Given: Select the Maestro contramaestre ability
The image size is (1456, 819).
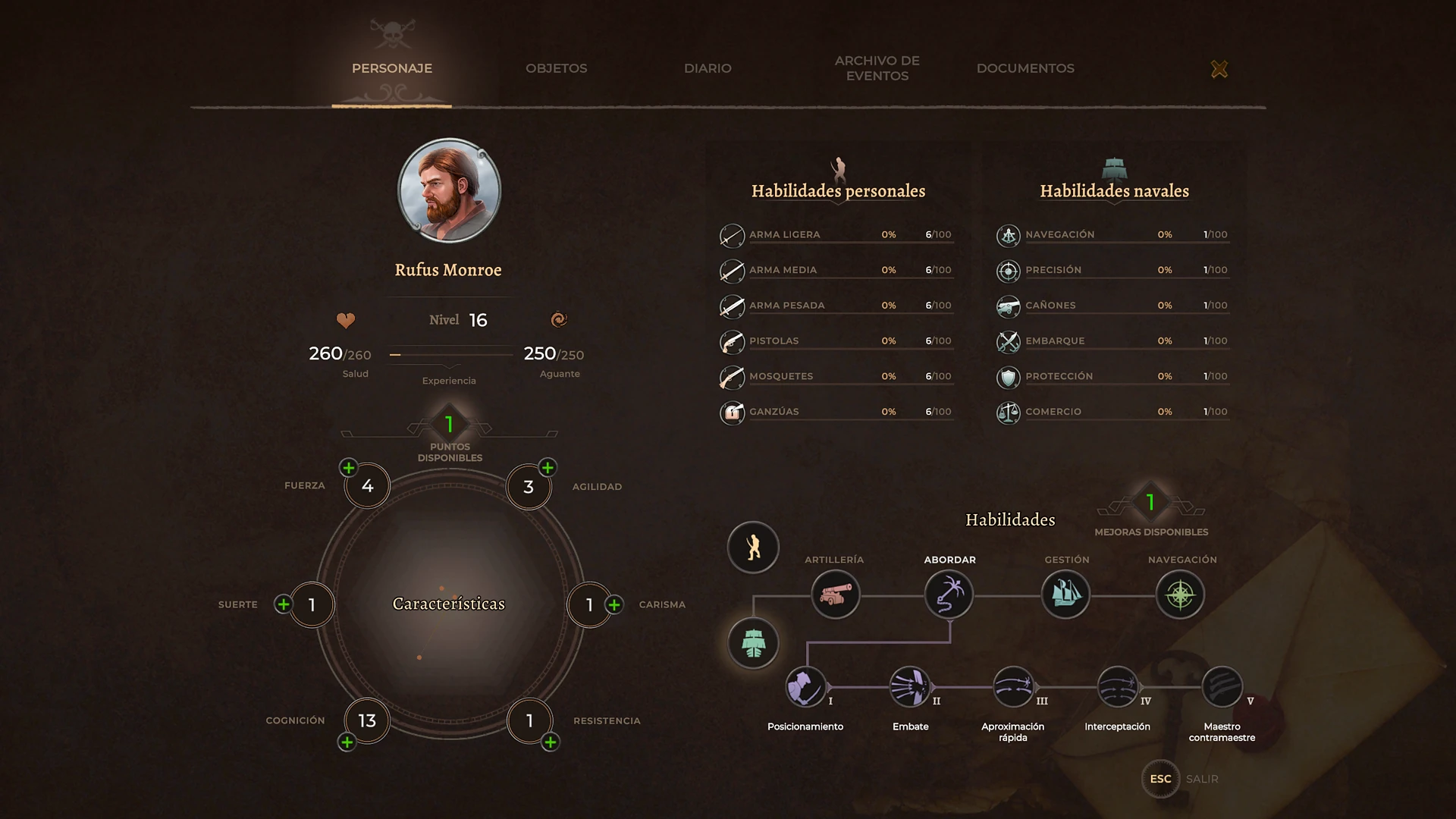Looking at the screenshot, I should pyautogui.click(x=1222, y=689).
